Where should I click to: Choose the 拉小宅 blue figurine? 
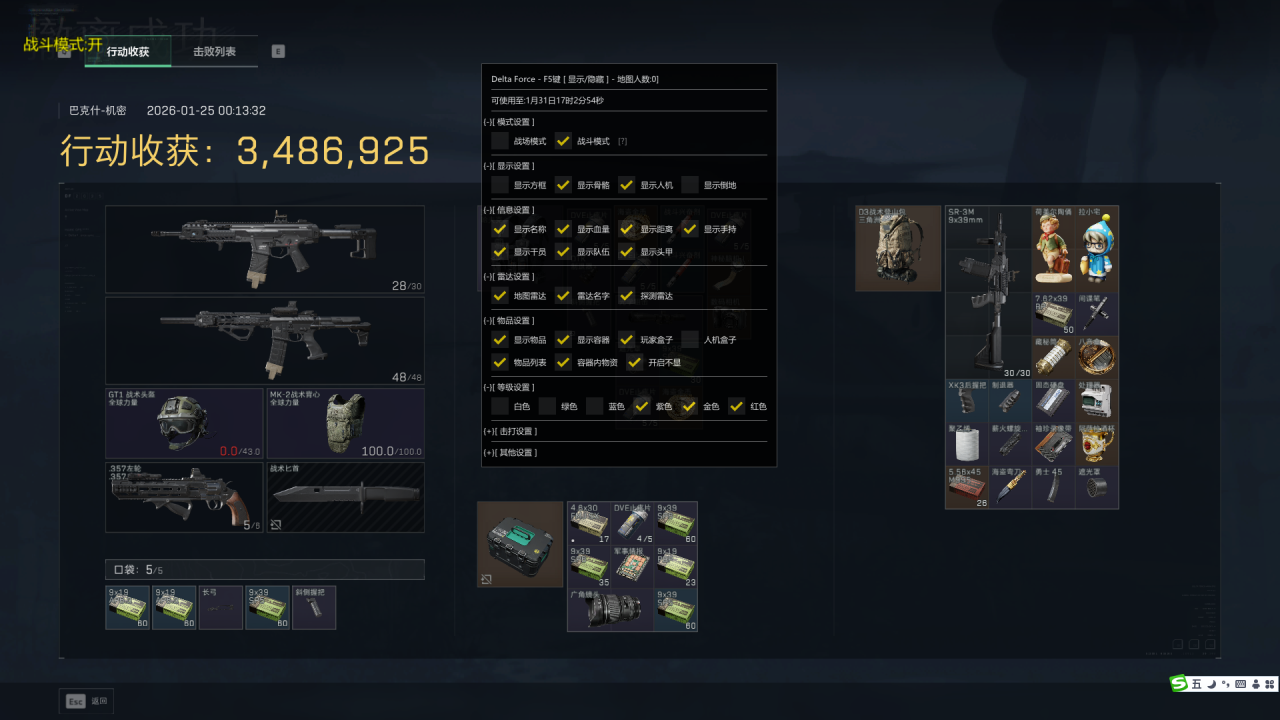pyautogui.click(x=1097, y=248)
